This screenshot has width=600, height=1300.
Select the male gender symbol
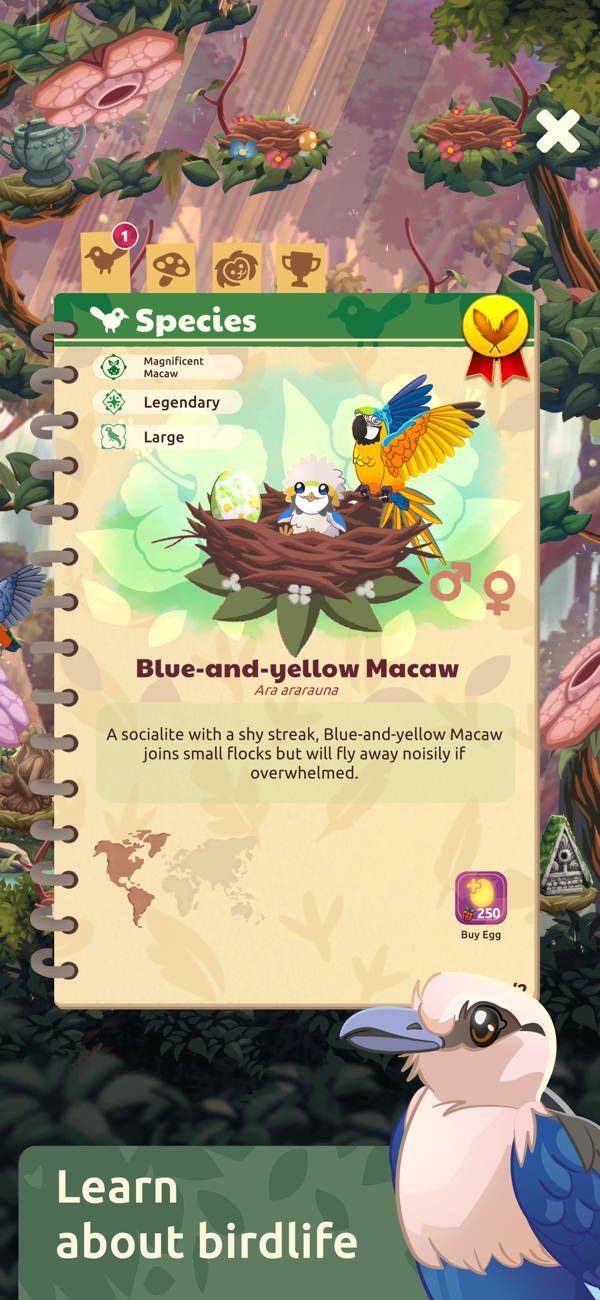coord(450,583)
